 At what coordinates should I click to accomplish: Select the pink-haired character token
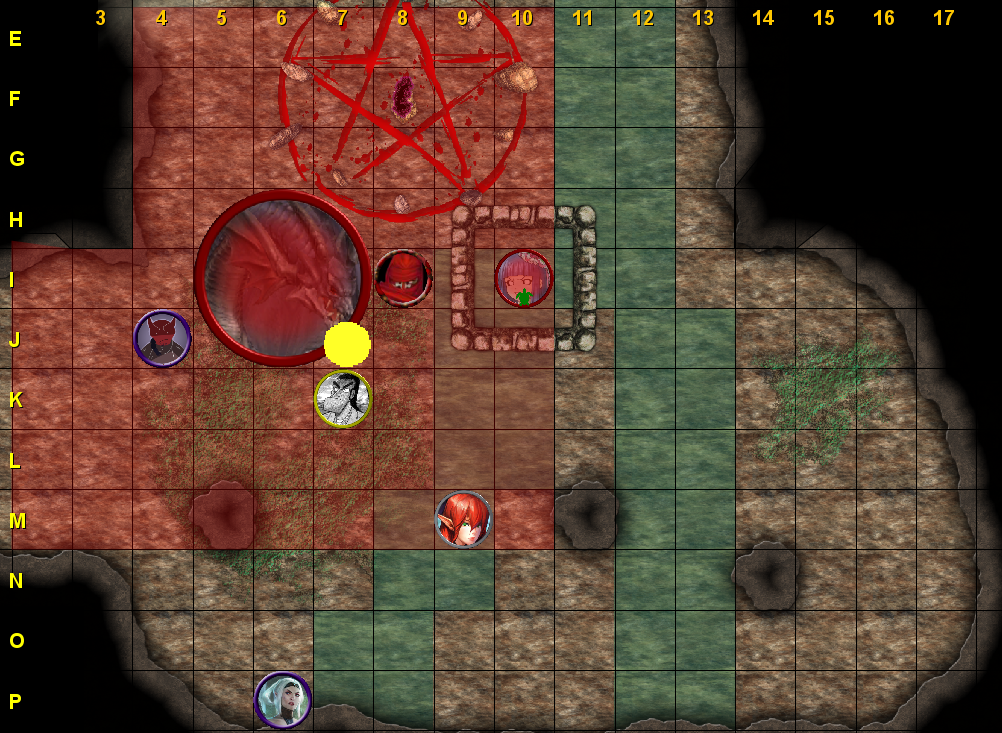pyautogui.click(x=524, y=278)
